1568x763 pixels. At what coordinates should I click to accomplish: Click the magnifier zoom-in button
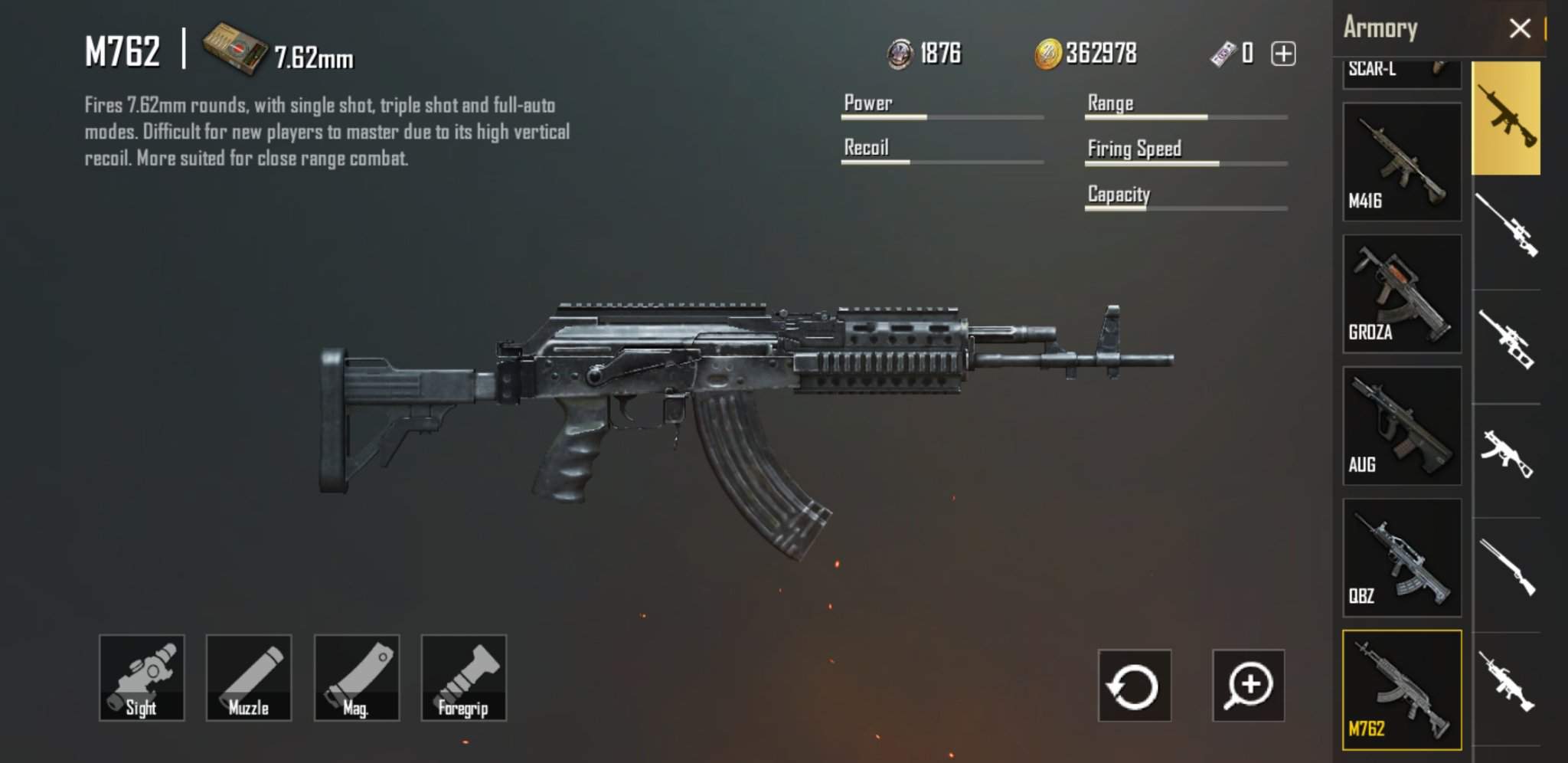[x=1248, y=686]
